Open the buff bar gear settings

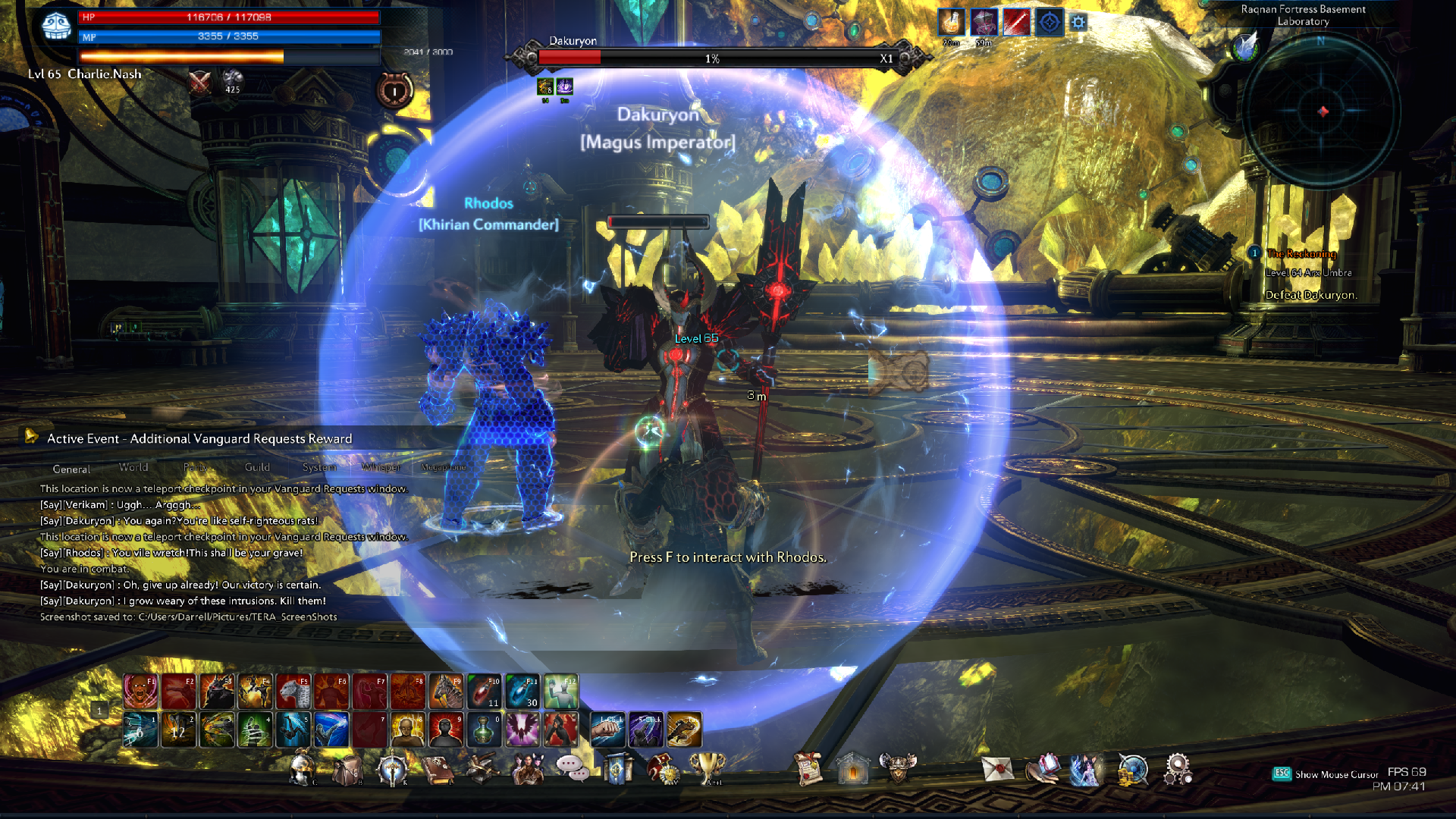pyautogui.click(x=1078, y=23)
